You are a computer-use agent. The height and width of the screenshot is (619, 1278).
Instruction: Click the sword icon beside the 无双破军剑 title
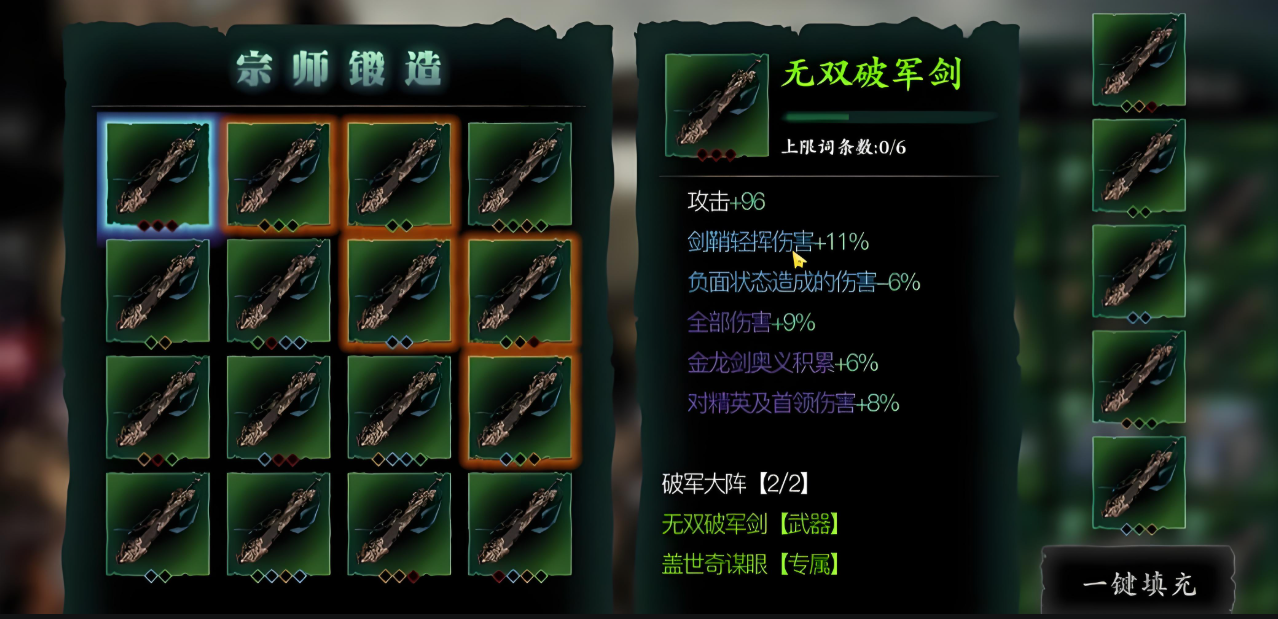point(715,105)
